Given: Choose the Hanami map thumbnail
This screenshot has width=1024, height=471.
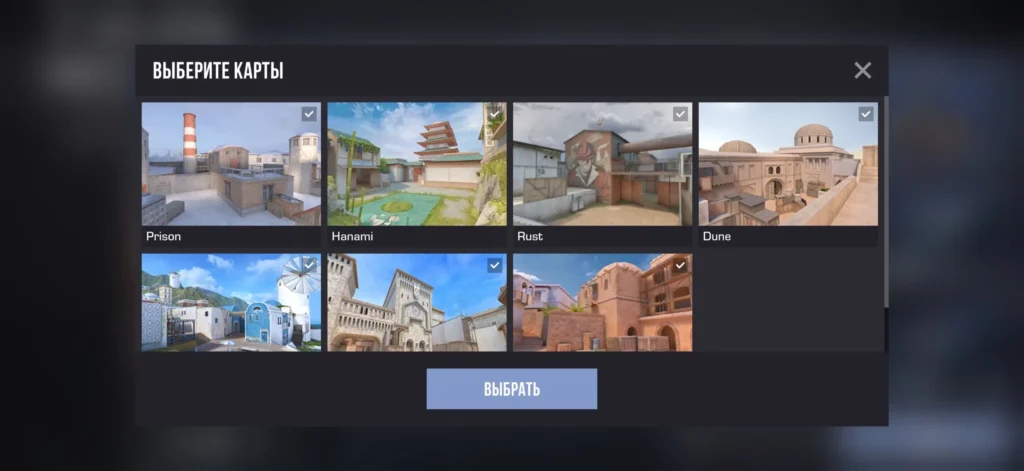Looking at the screenshot, I should (416, 165).
